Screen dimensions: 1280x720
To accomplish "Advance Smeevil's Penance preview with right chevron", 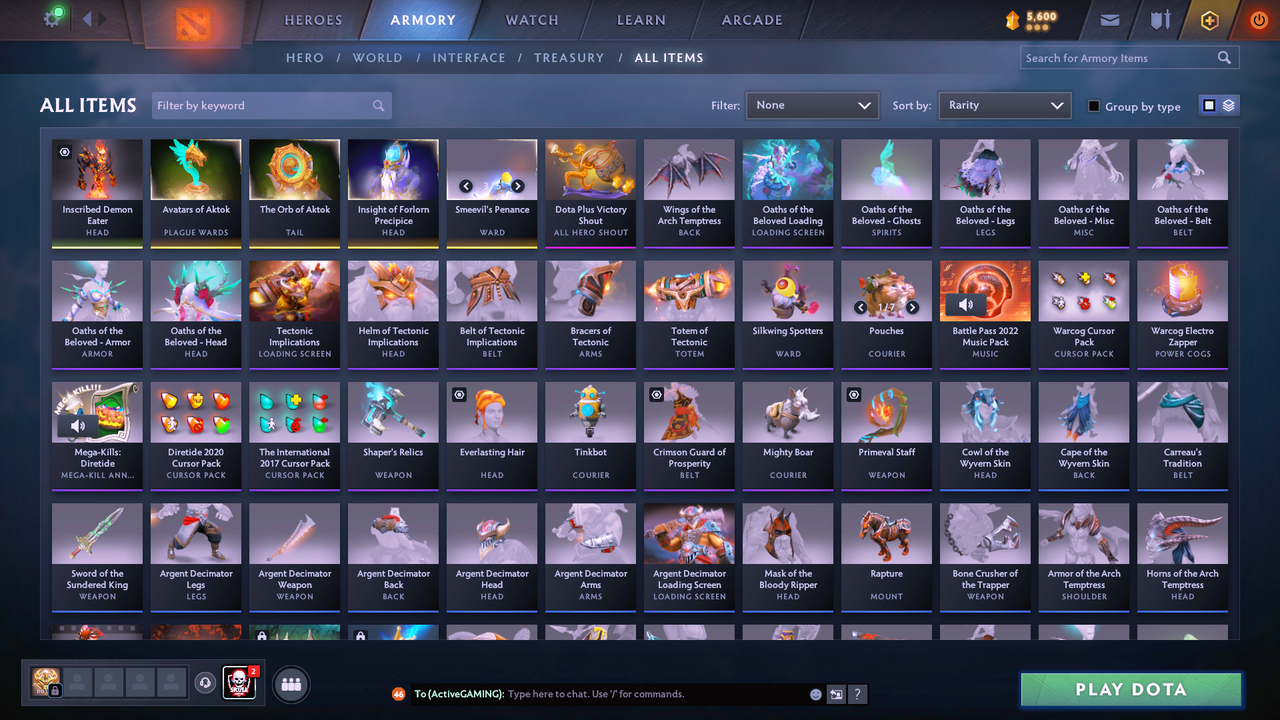I will 518,185.
